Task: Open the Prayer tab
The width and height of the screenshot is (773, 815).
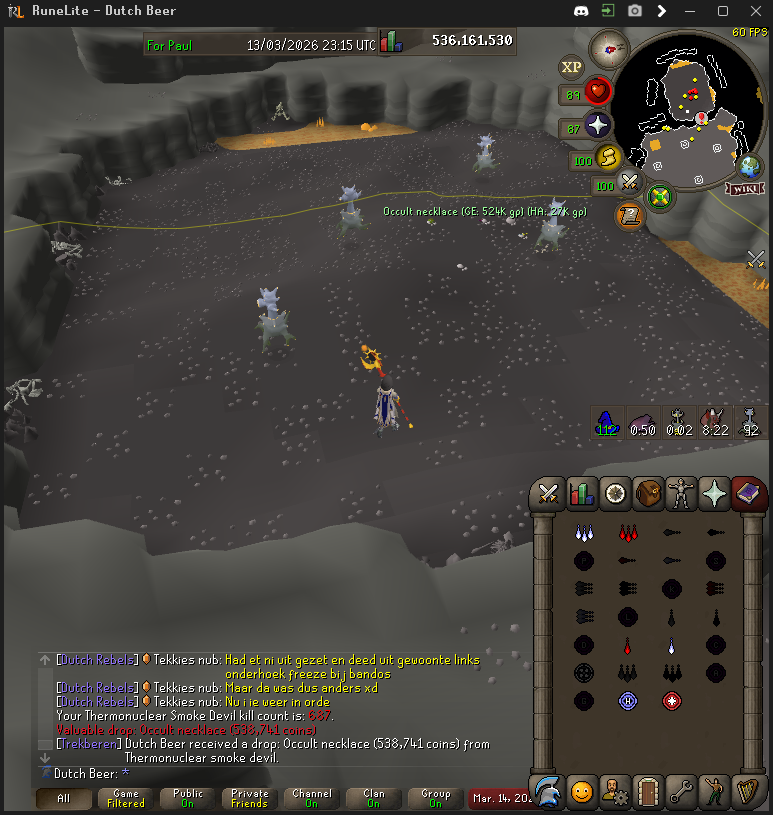Action: tap(715, 493)
